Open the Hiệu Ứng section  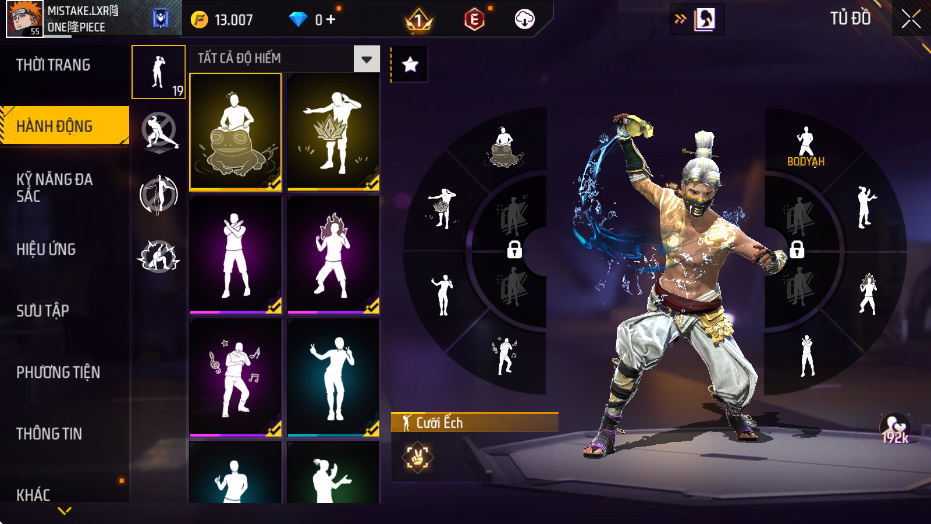pos(46,249)
